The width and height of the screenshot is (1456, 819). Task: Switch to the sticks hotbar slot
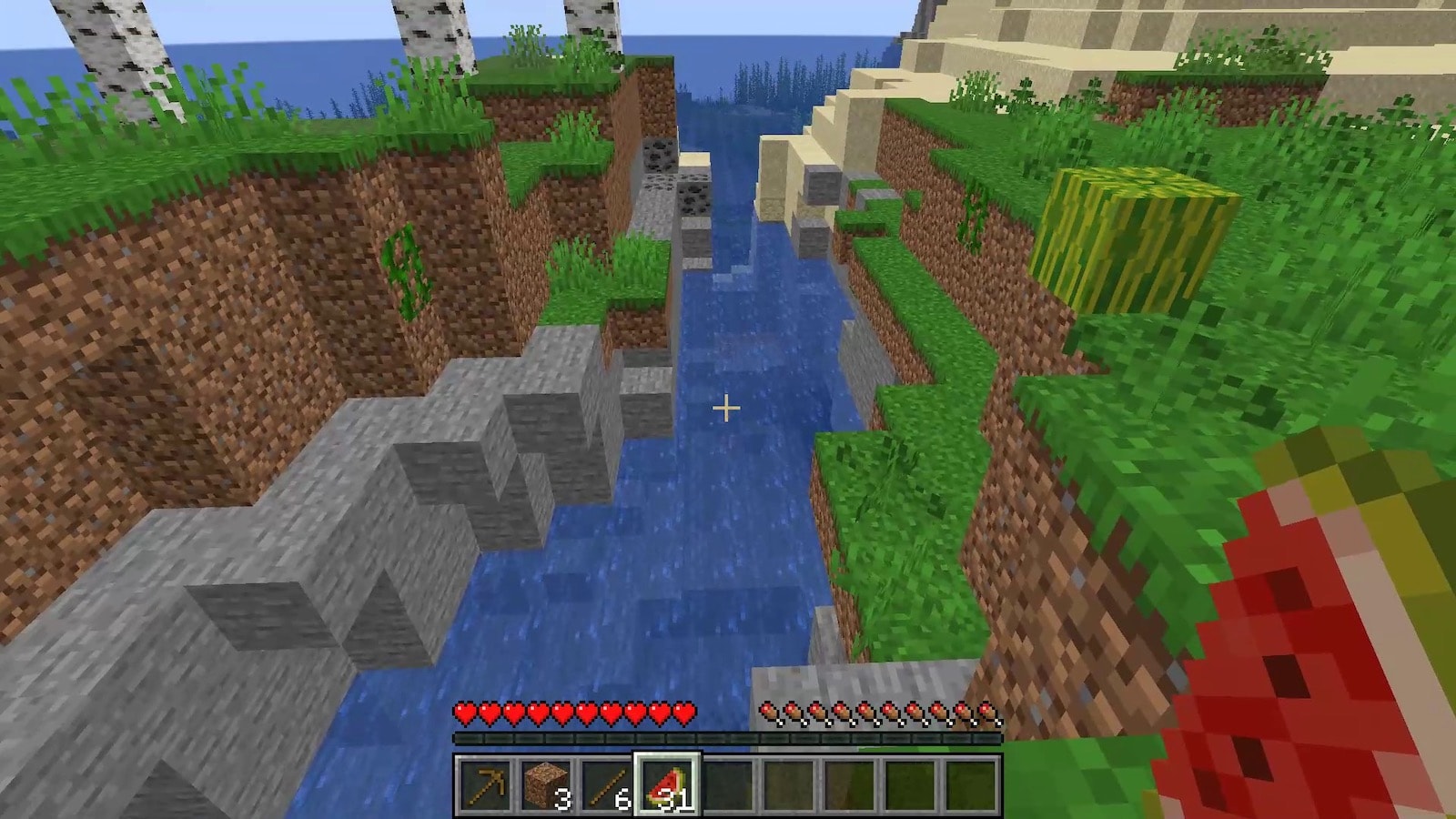click(x=606, y=784)
